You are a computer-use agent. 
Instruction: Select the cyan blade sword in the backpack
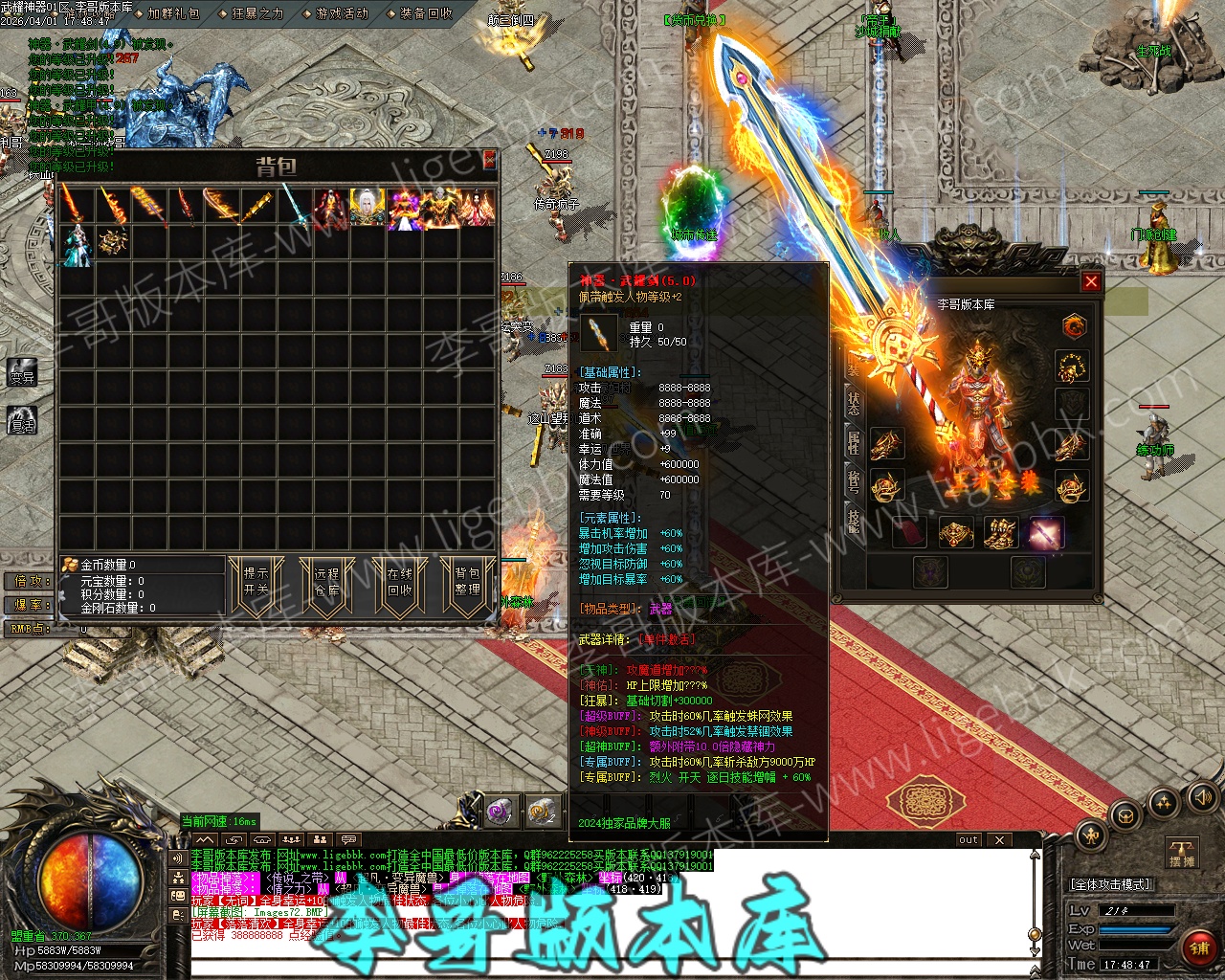(293, 207)
